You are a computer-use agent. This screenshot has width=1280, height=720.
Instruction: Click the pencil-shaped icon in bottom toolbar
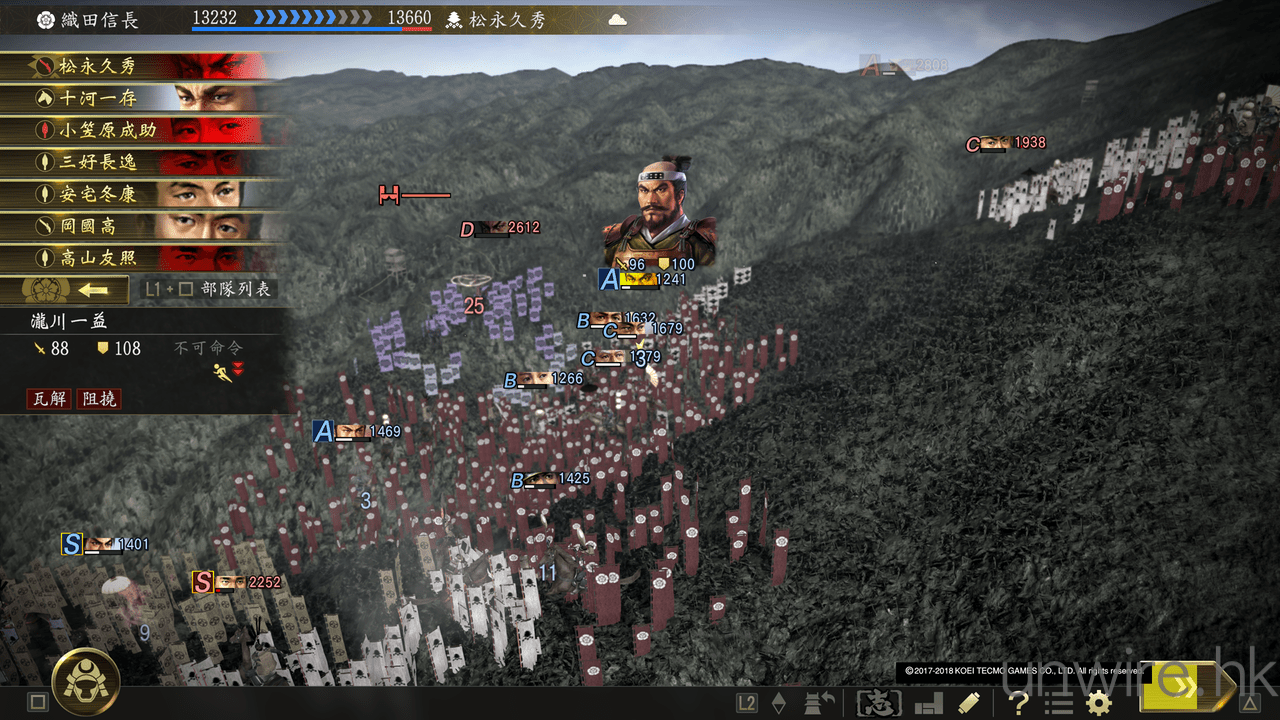pyautogui.click(x=968, y=702)
